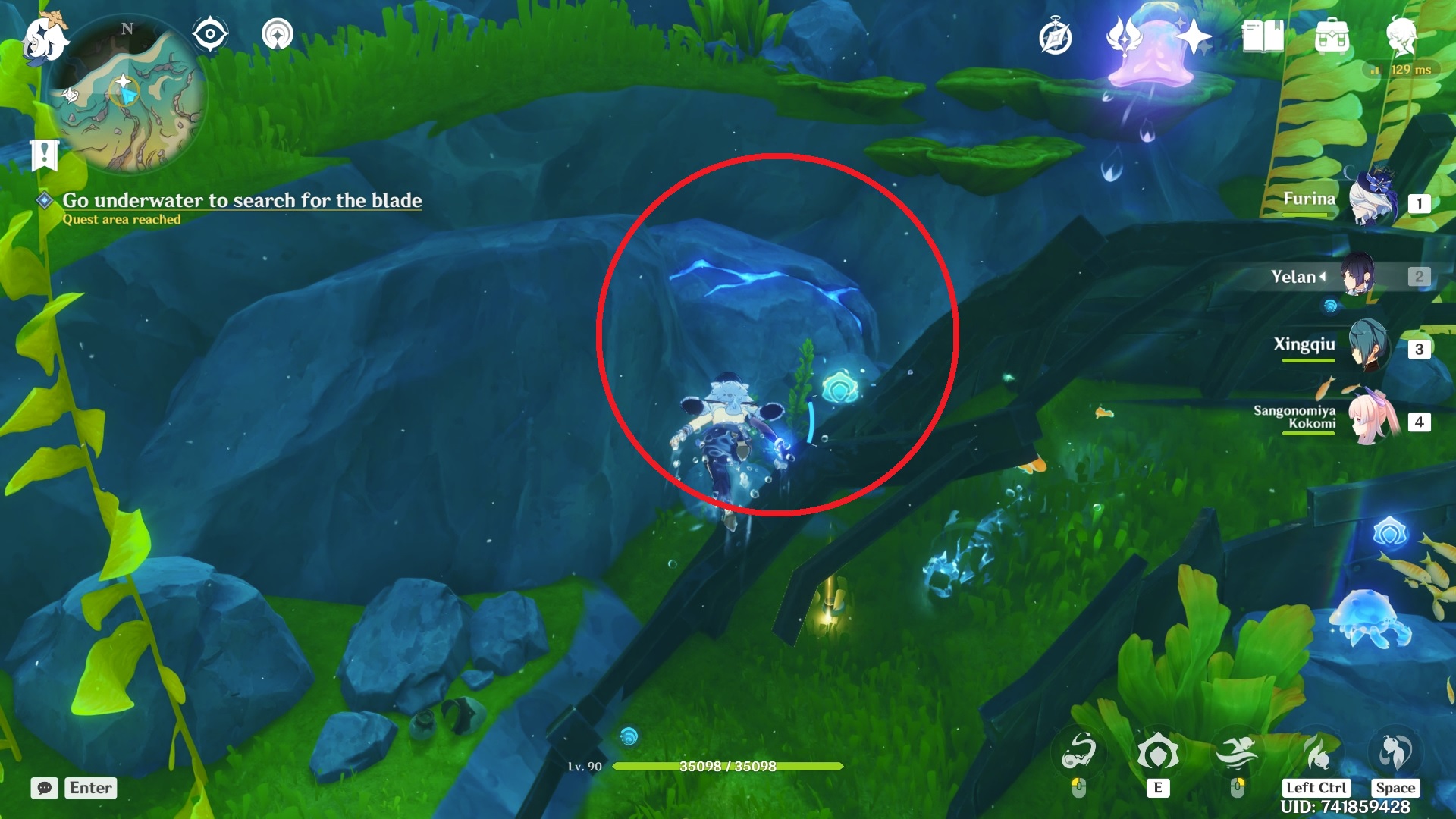Open the Adventurer Handbook book icon
1456x819 pixels.
point(1263,37)
